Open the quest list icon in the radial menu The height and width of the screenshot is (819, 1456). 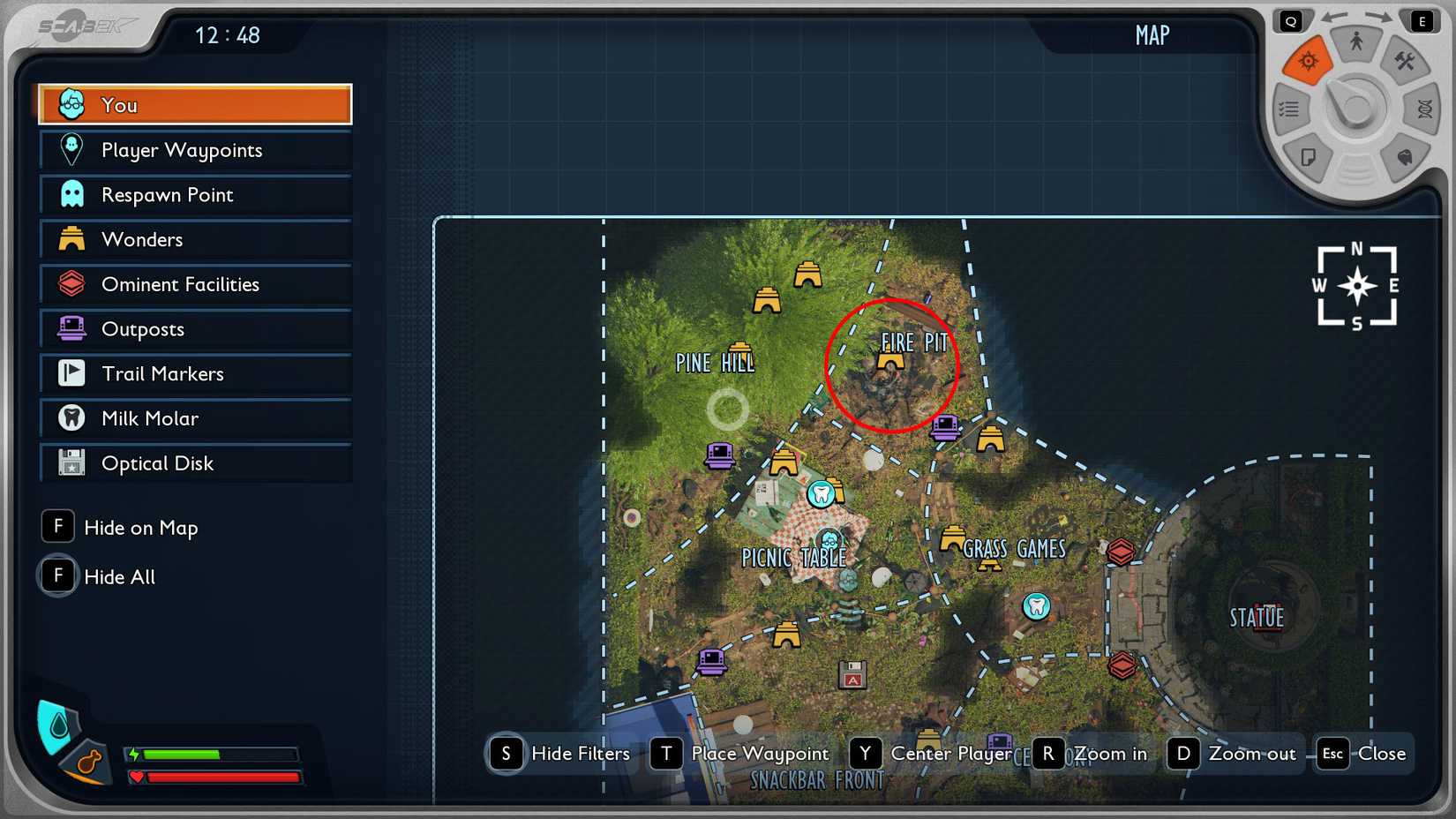tap(1289, 108)
